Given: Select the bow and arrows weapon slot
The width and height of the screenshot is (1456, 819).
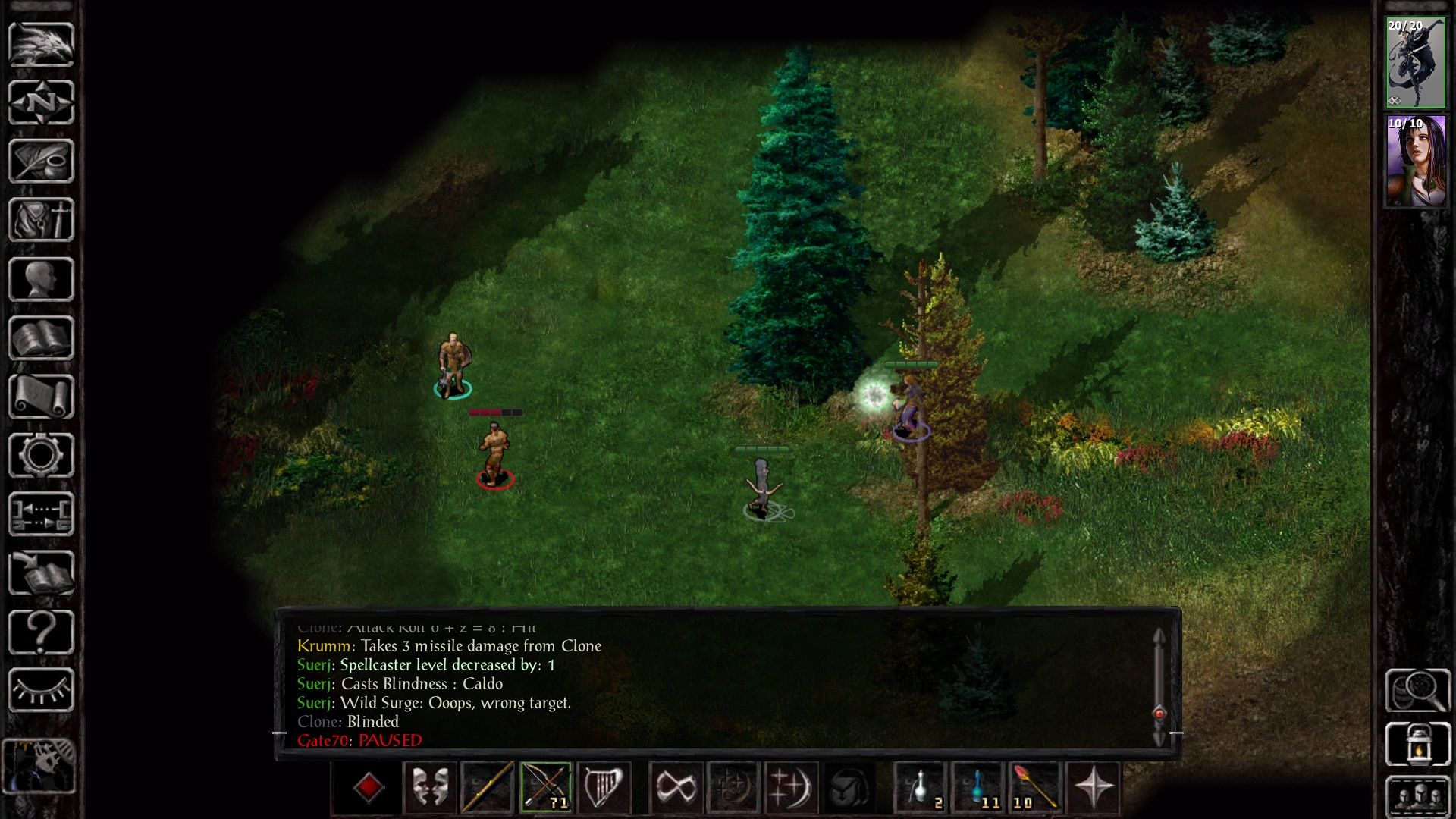Looking at the screenshot, I should click(545, 787).
